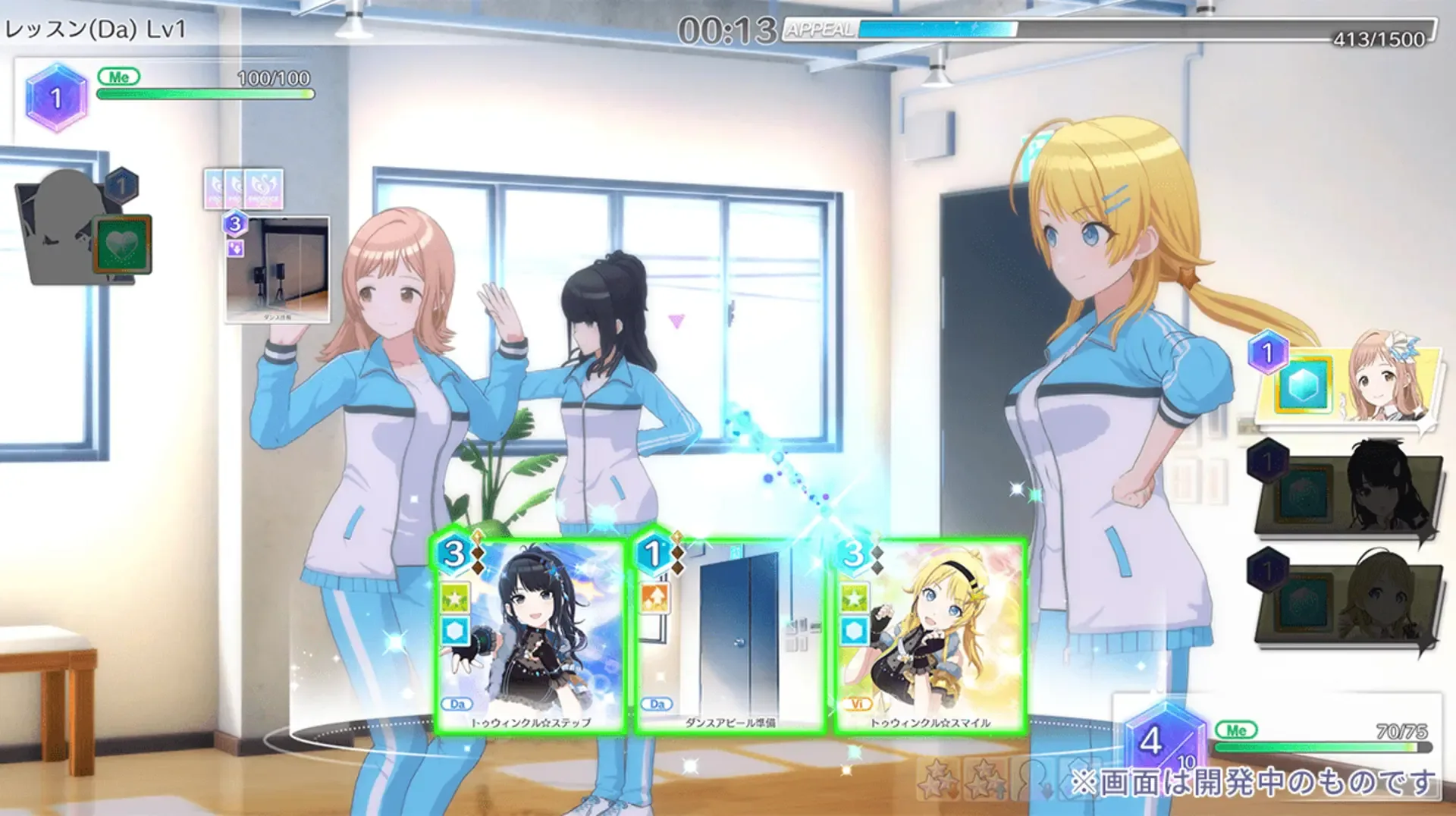Toggle the Vi attribute tag on トゥウィンクル☆スマイル

coord(858,705)
